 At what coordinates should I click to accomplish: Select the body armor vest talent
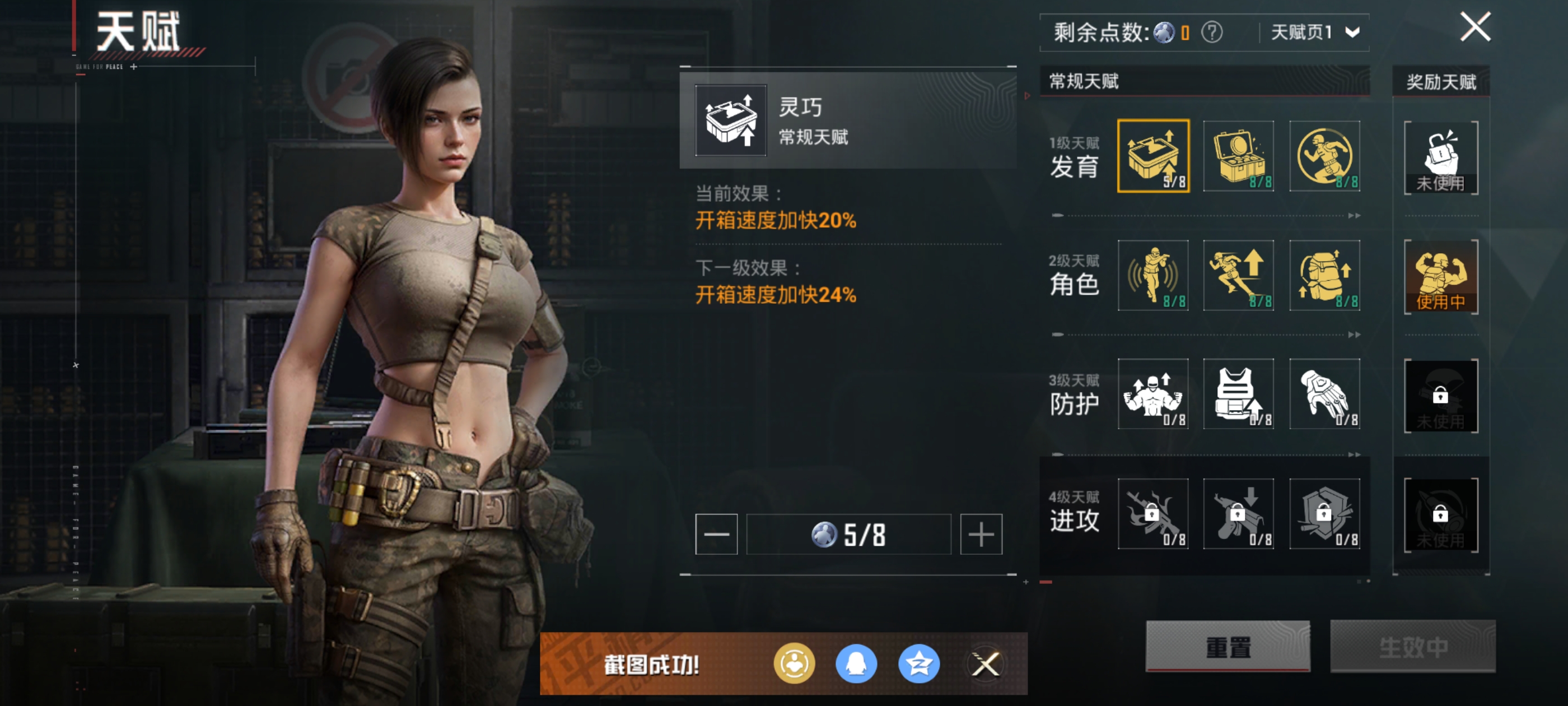click(x=1239, y=394)
